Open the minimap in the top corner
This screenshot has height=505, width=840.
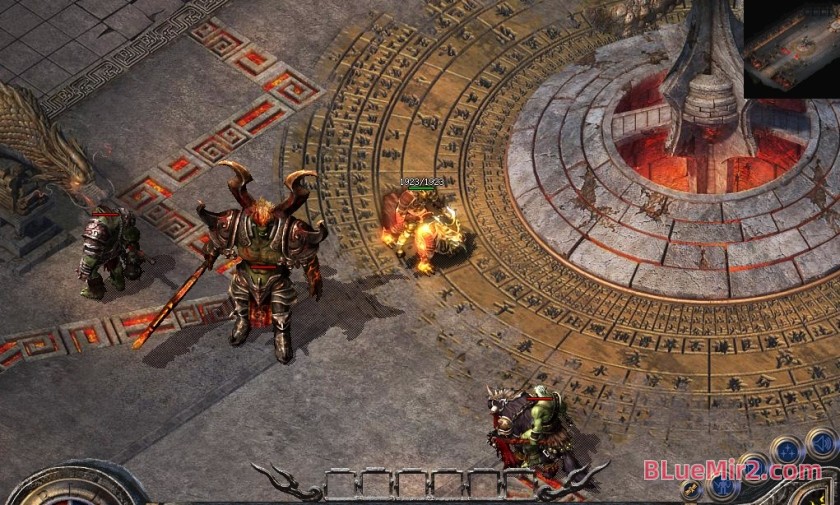tap(791, 48)
